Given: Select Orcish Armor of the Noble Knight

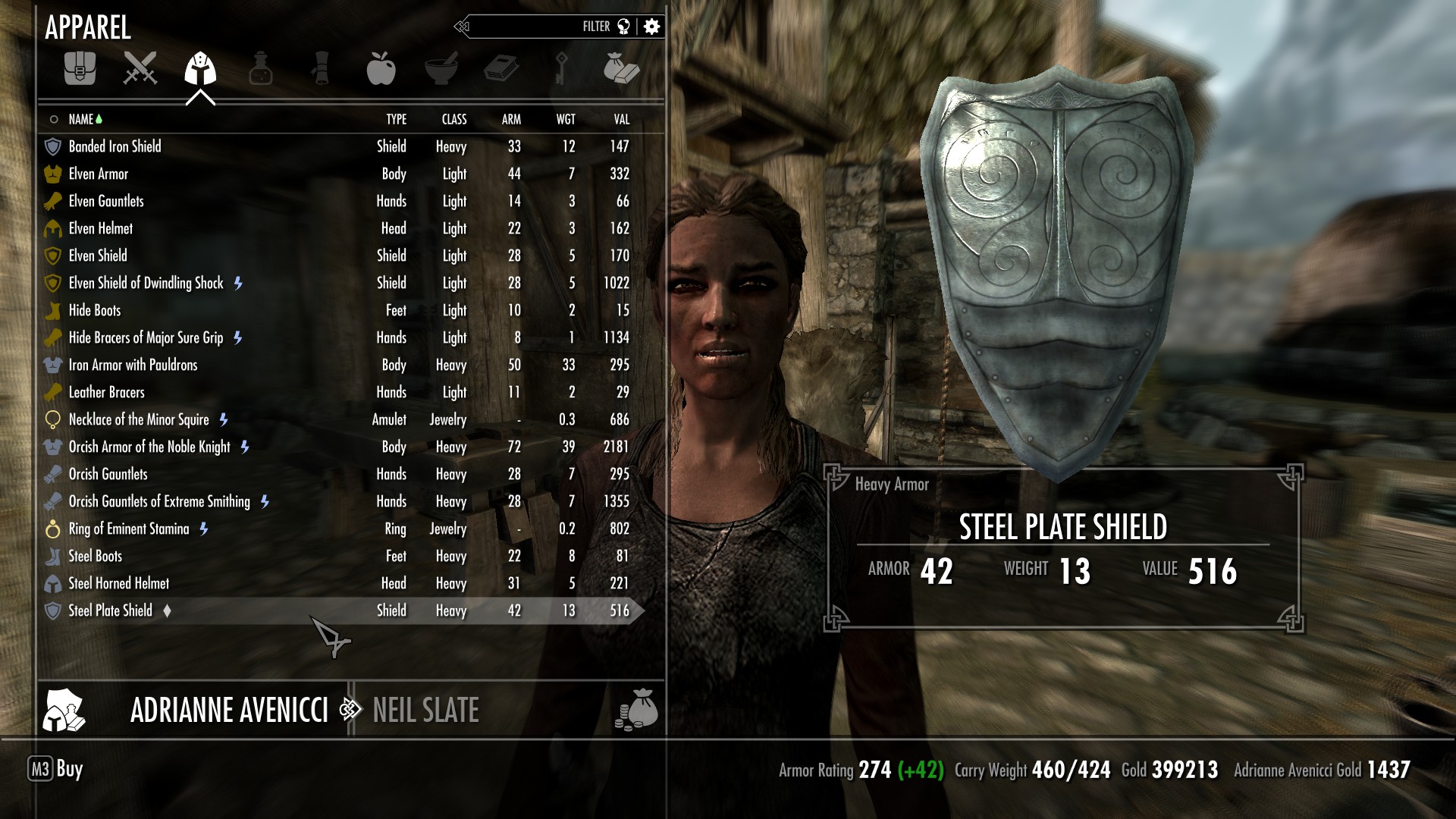Looking at the screenshot, I should pos(149,447).
